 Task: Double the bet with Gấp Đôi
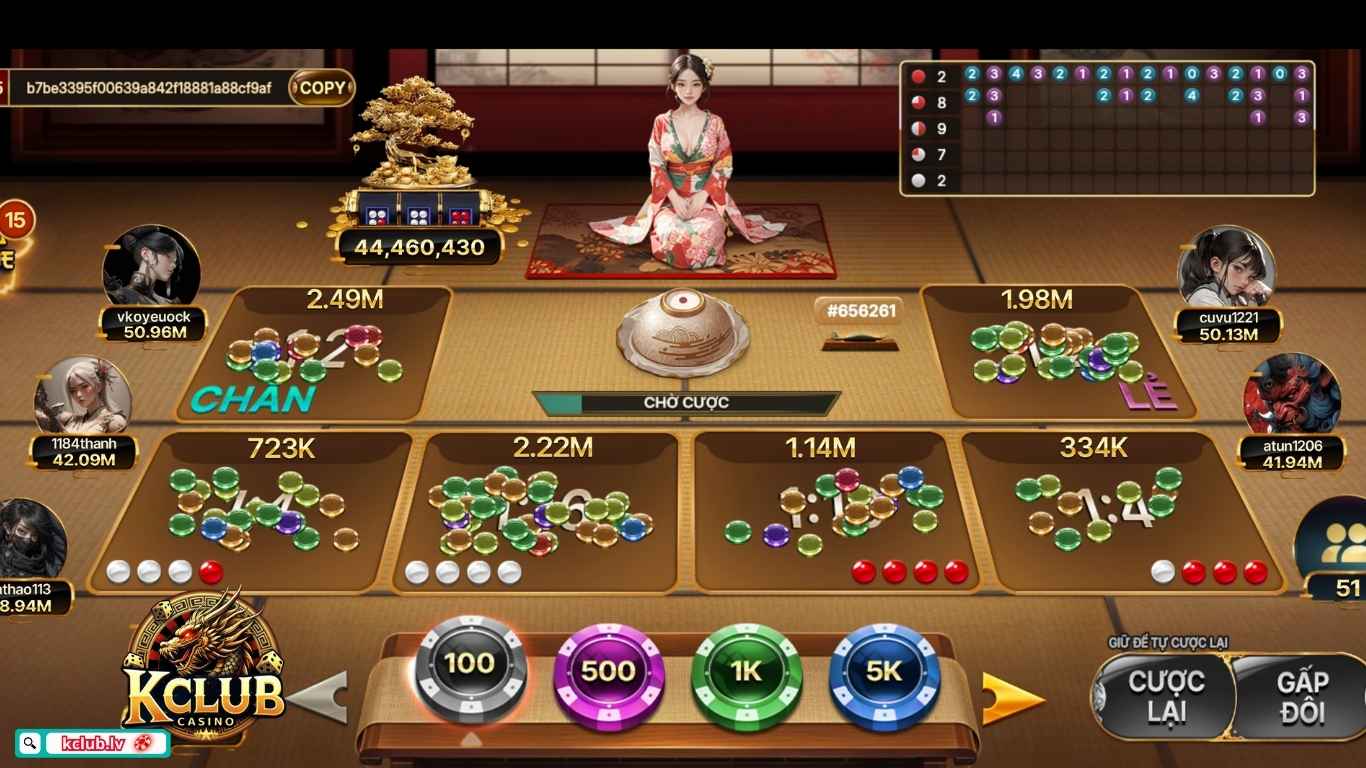(1301, 697)
